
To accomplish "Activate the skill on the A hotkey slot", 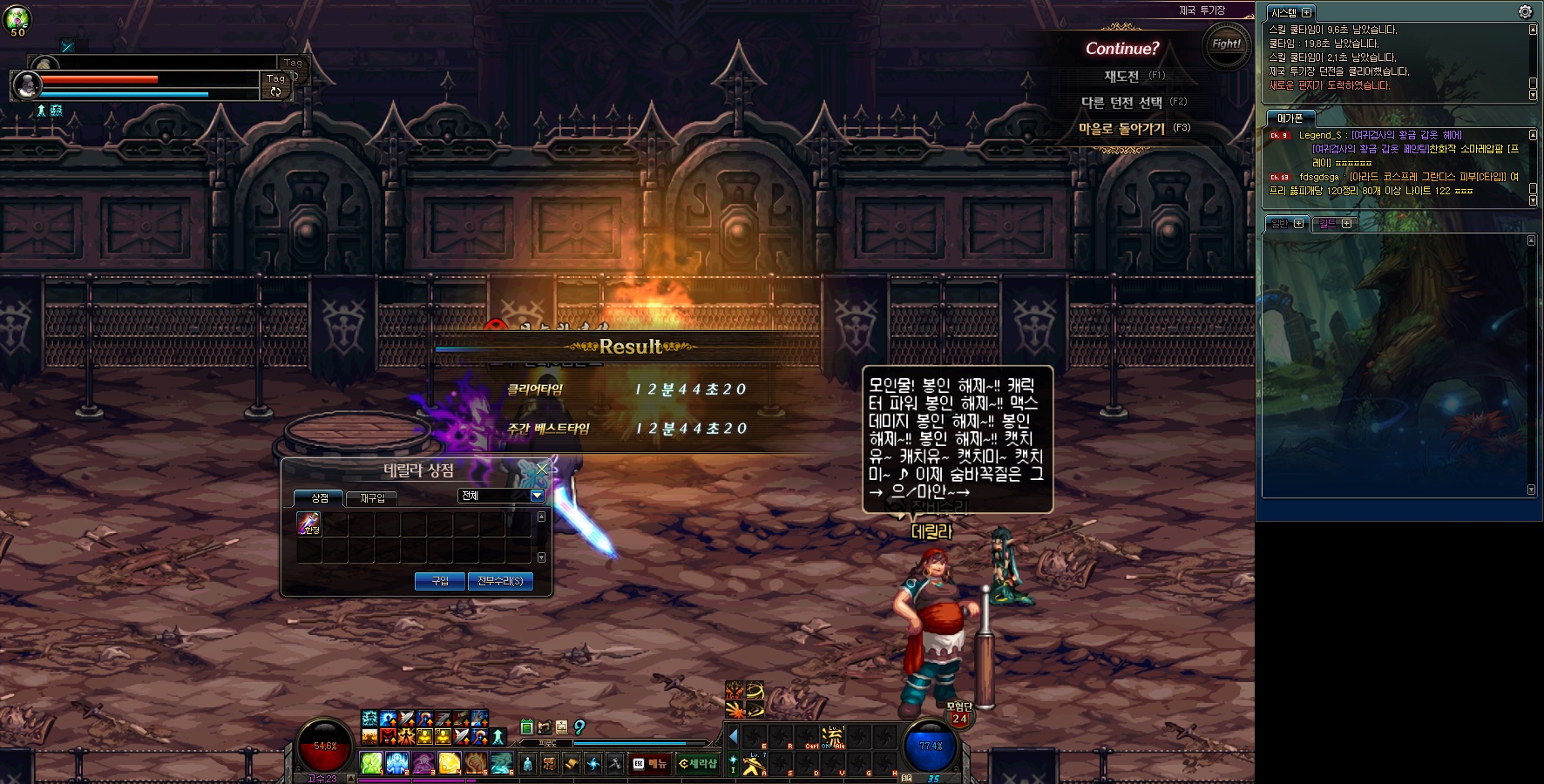I will click(x=754, y=764).
